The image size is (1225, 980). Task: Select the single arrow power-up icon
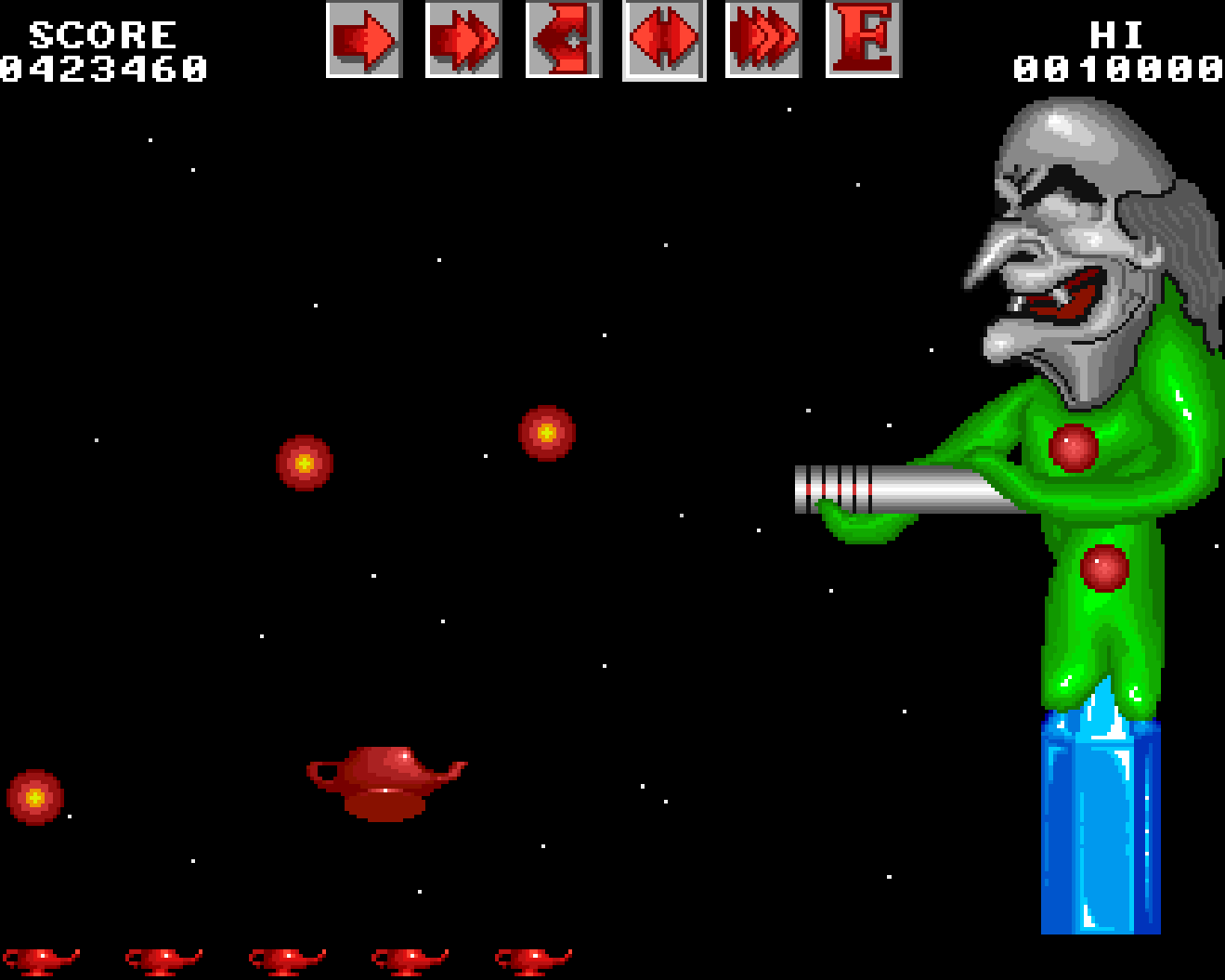point(363,40)
